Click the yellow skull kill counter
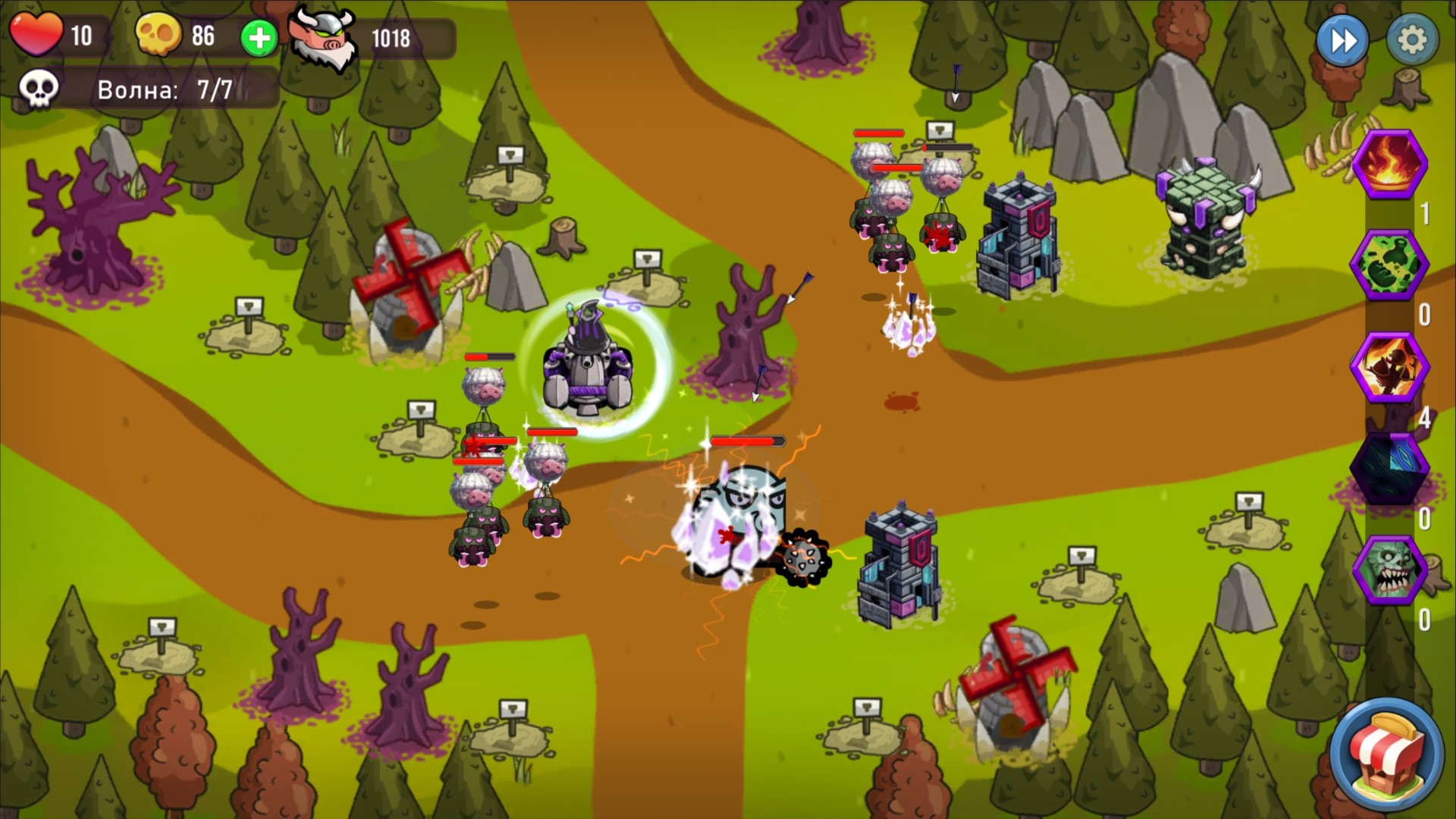 [x=159, y=34]
